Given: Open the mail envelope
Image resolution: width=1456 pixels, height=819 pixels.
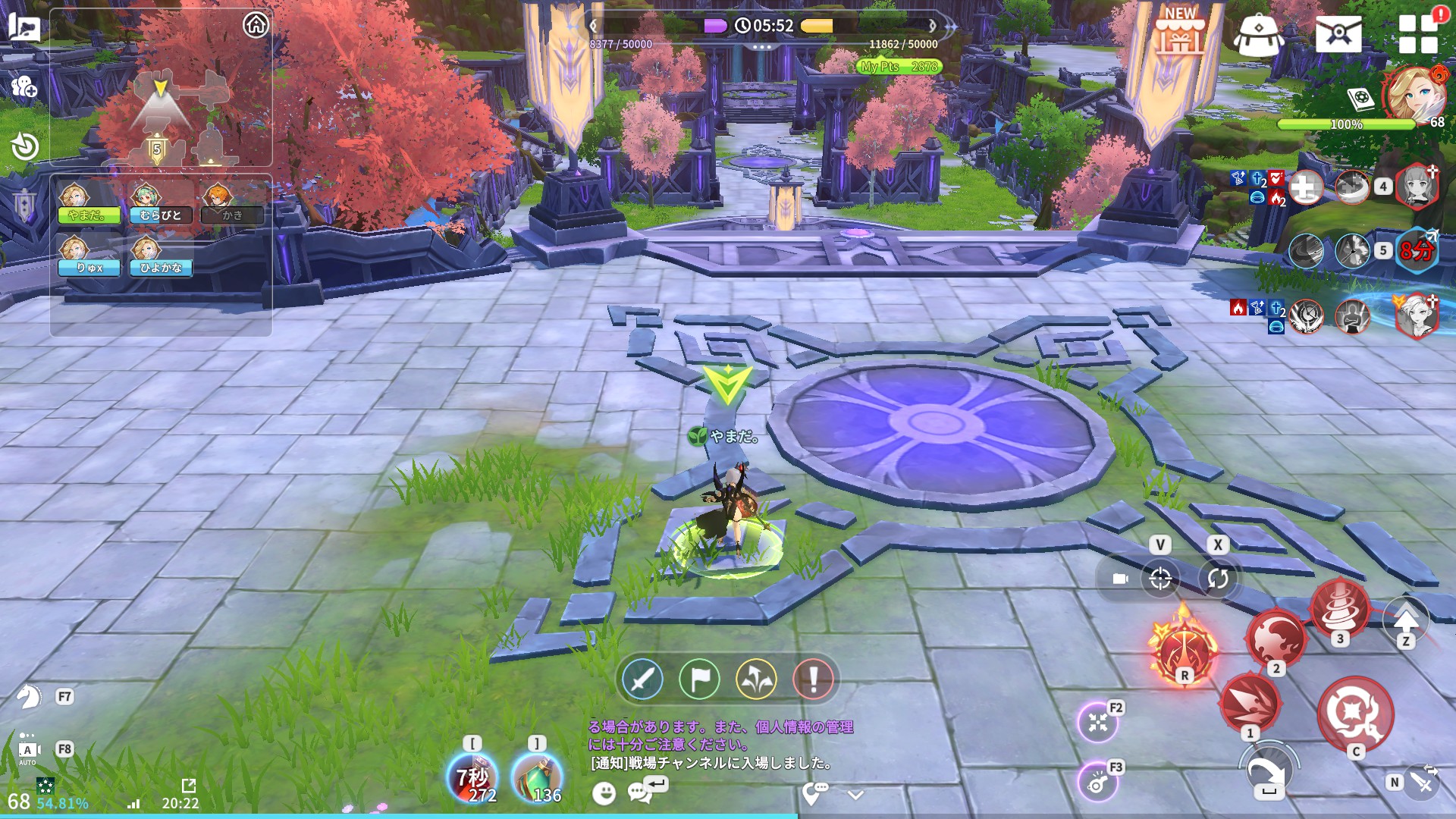Looking at the screenshot, I should pos(1338,34).
